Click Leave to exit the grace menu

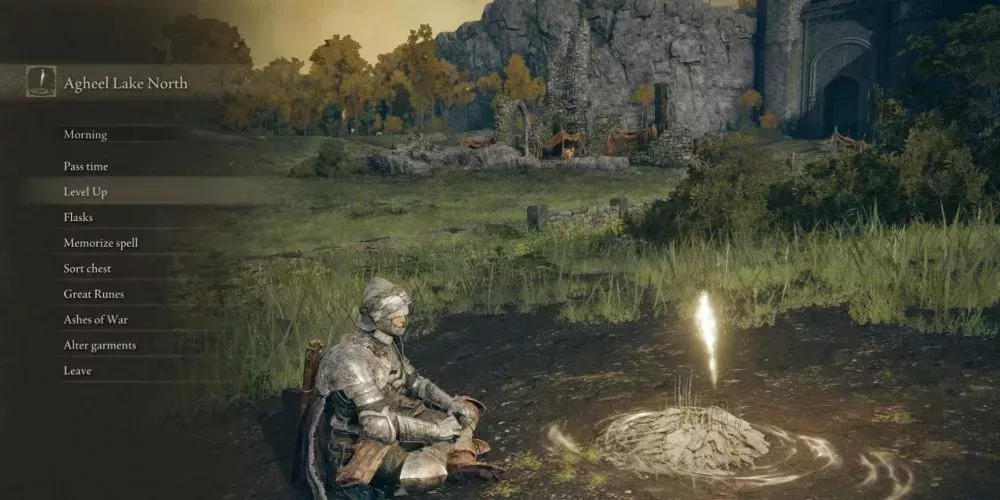77,371
